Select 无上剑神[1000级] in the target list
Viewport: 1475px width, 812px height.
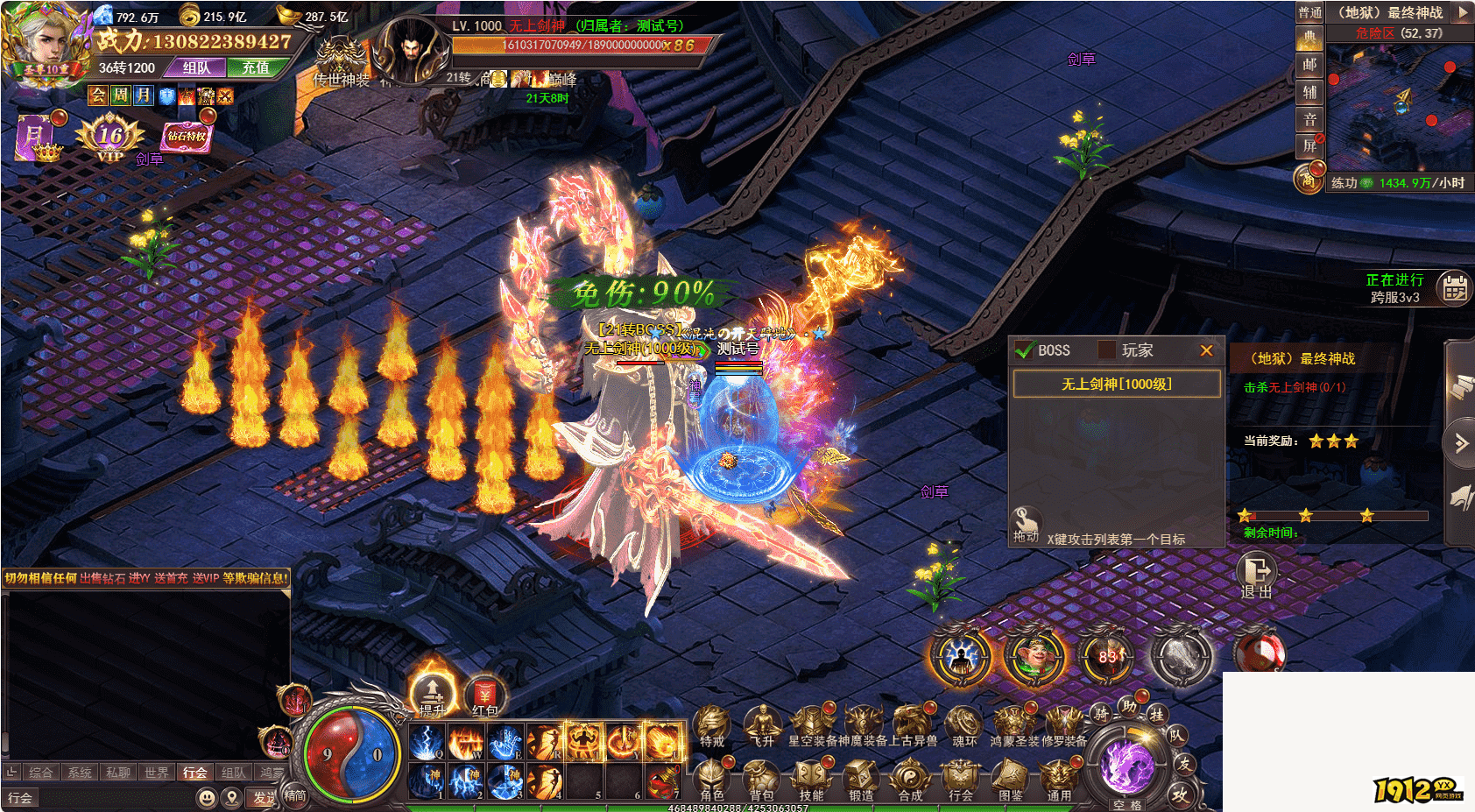[1117, 384]
